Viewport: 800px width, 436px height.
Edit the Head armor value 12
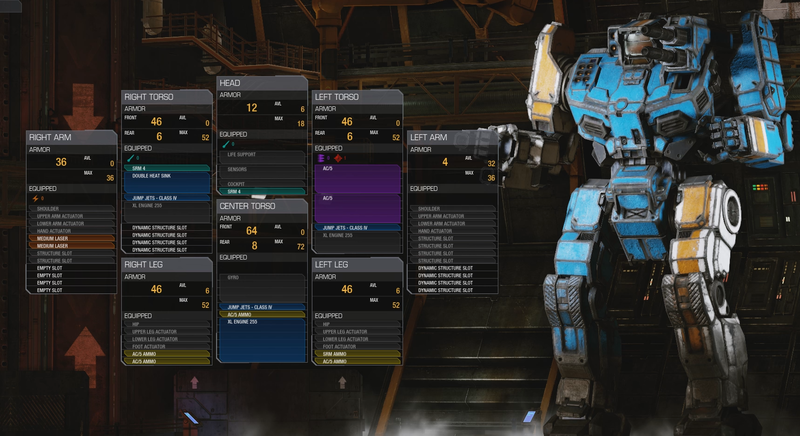[x=252, y=108]
